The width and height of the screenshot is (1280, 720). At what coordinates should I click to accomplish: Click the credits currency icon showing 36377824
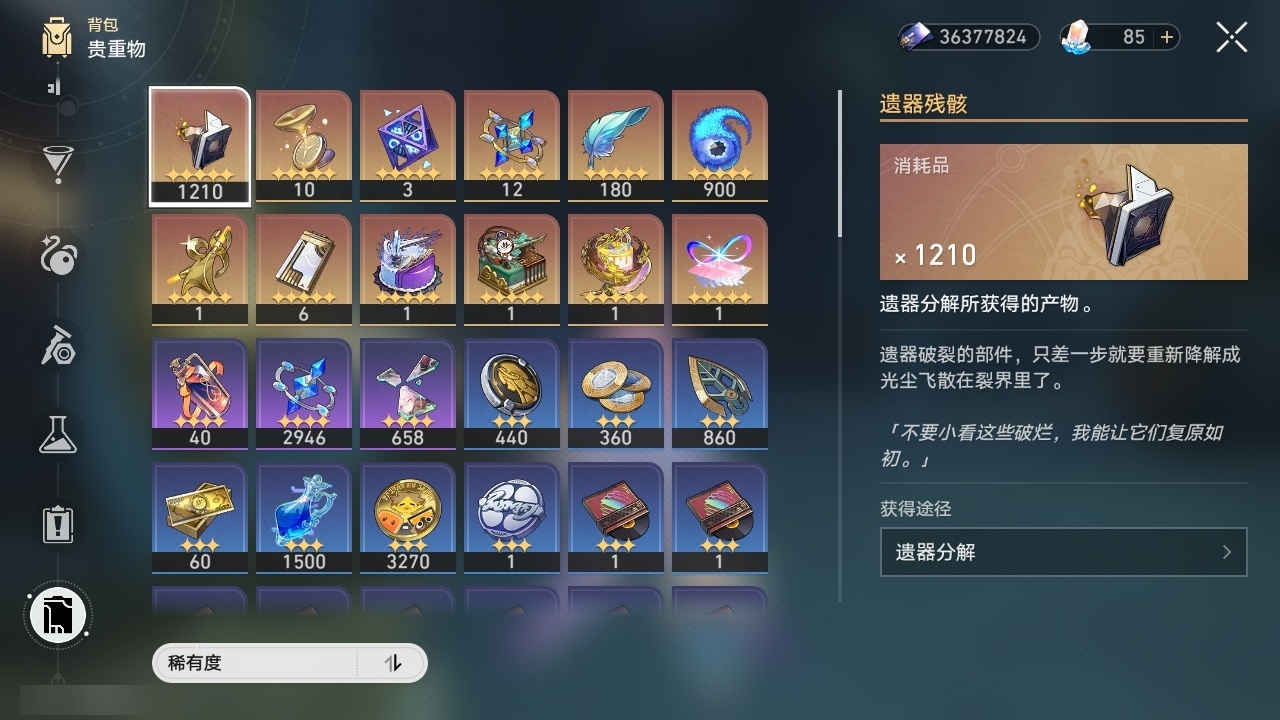coord(914,37)
